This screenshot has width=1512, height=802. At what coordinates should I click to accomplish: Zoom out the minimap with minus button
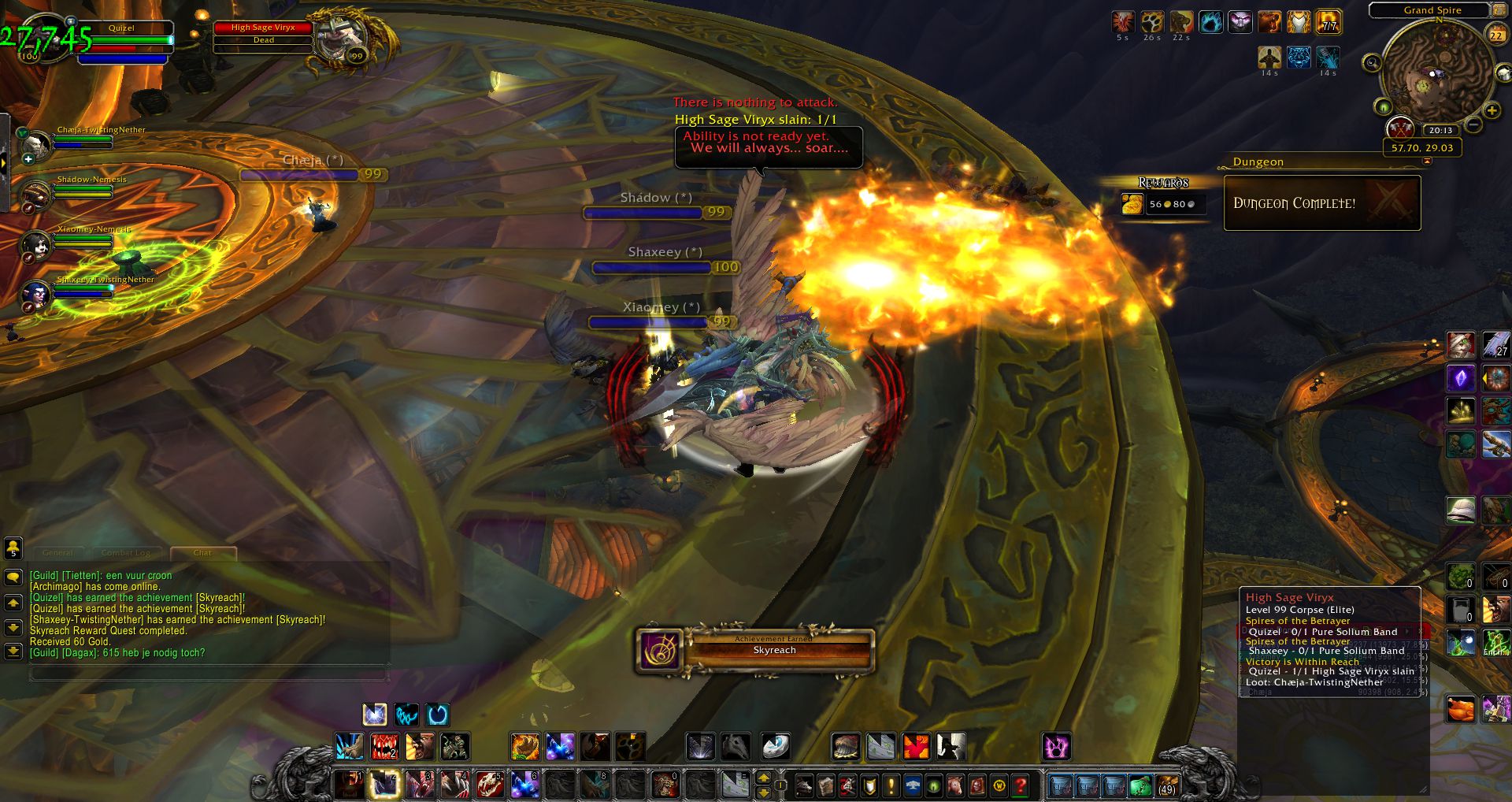1474,124
